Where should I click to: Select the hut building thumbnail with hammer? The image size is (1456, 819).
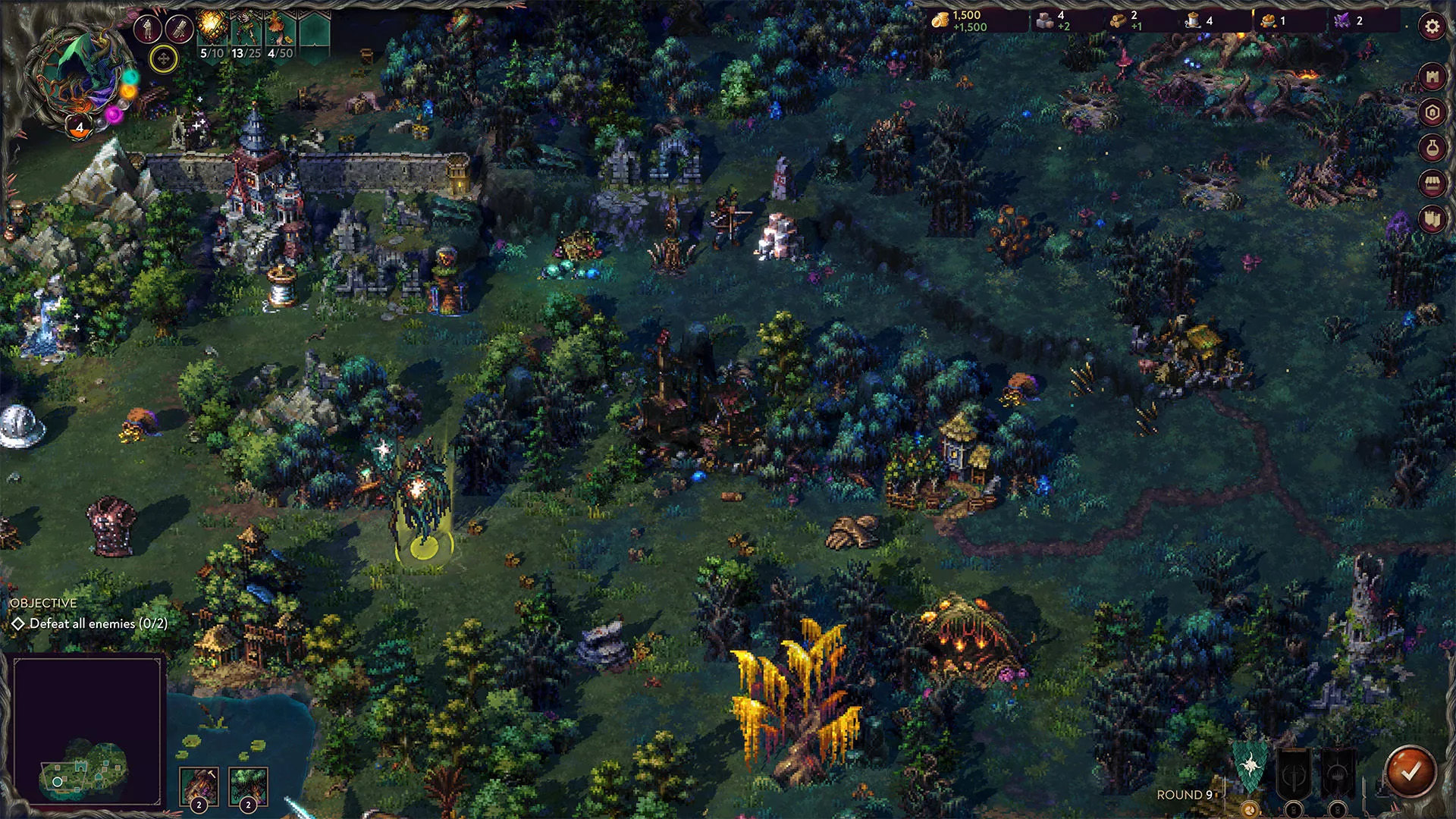tap(199, 786)
